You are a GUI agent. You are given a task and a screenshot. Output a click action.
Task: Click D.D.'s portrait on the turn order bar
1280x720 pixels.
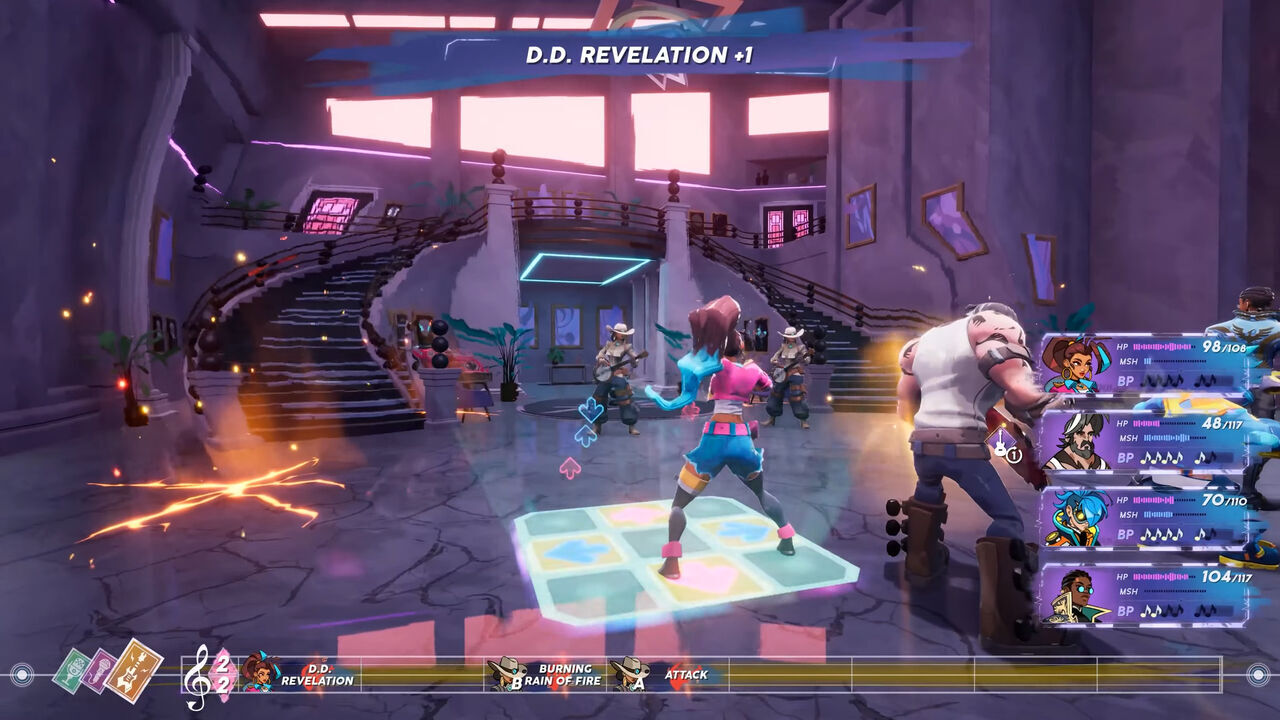[258, 675]
